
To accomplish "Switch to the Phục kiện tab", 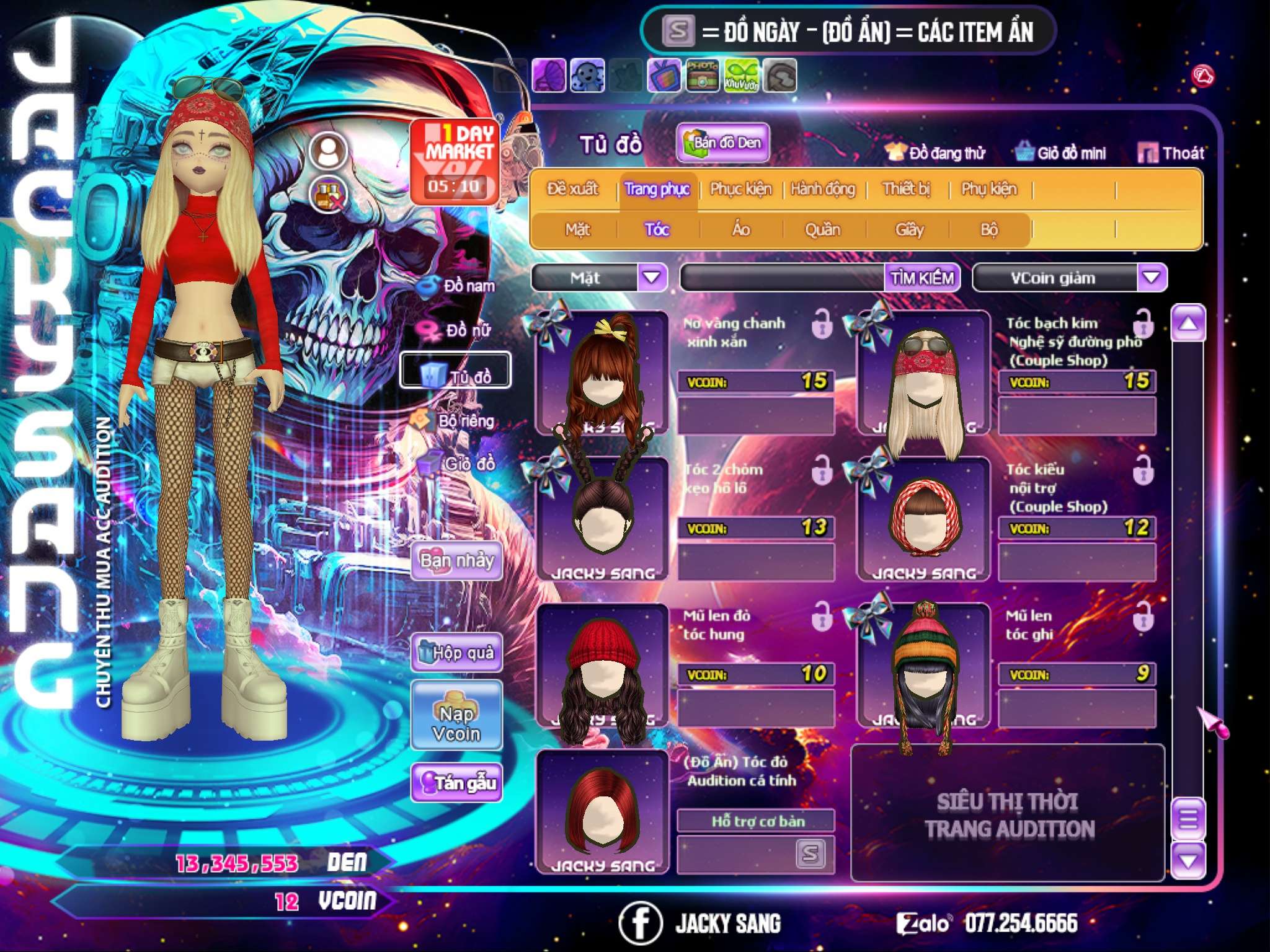I will click(x=740, y=189).
